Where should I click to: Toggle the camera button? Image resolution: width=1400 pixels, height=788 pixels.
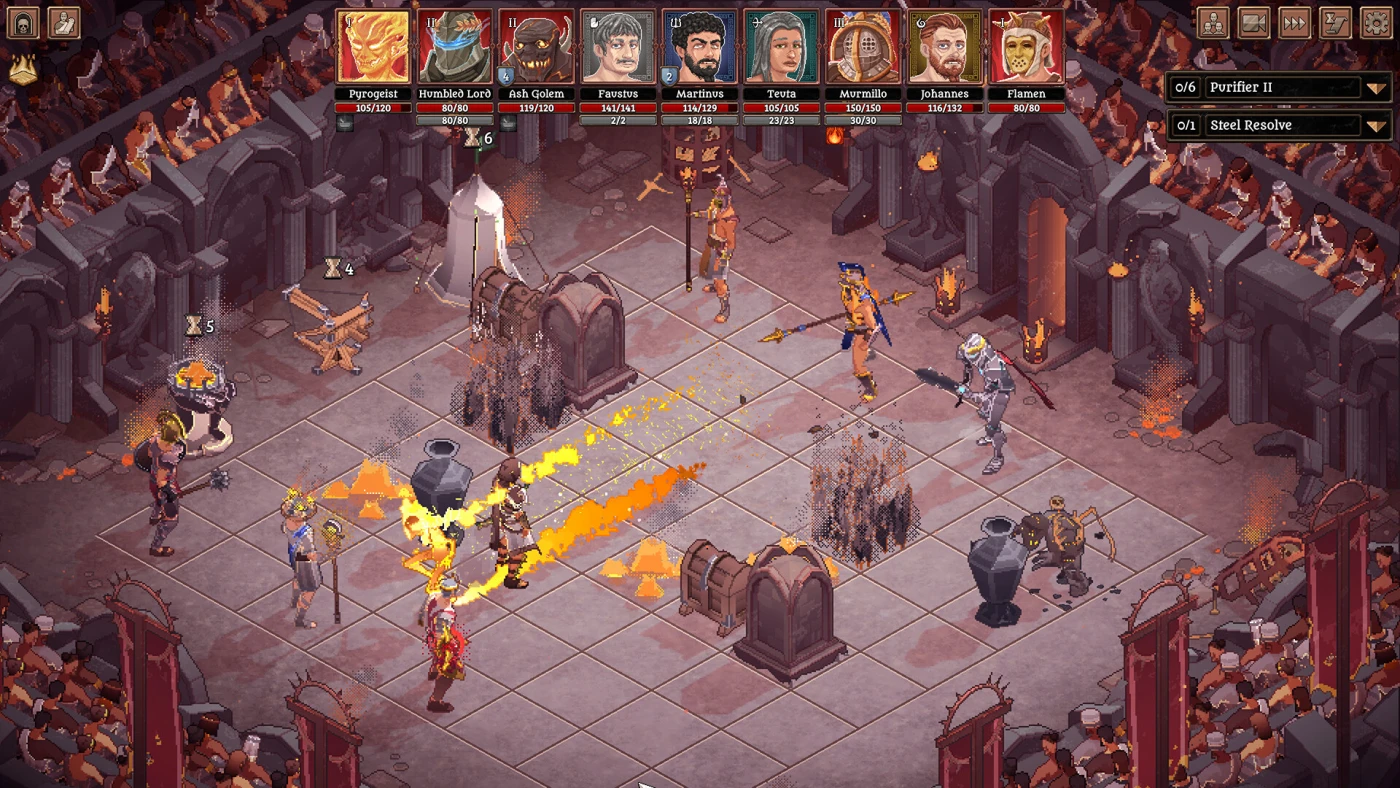[x=1254, y=23]
